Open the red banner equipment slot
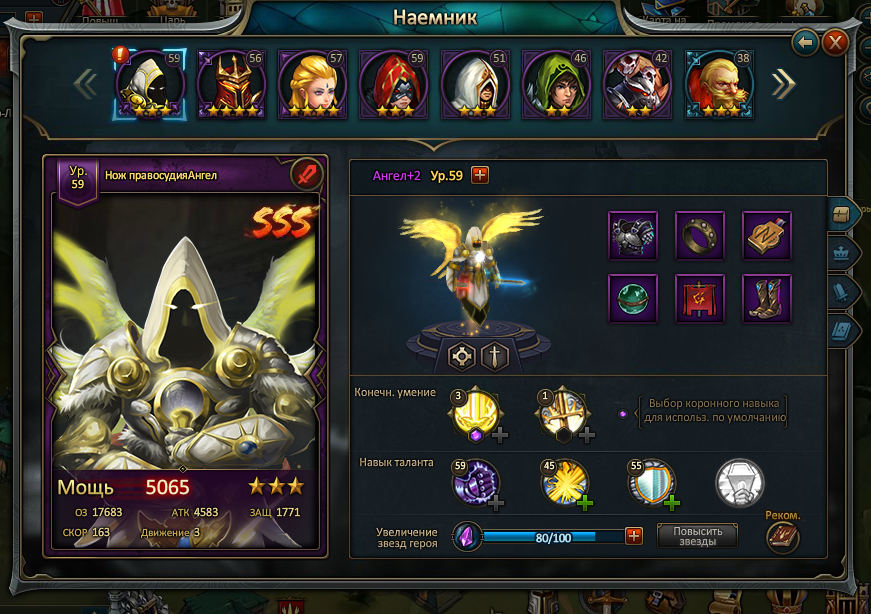This screenshot has width=871, height=614. [x=700, y=299]
